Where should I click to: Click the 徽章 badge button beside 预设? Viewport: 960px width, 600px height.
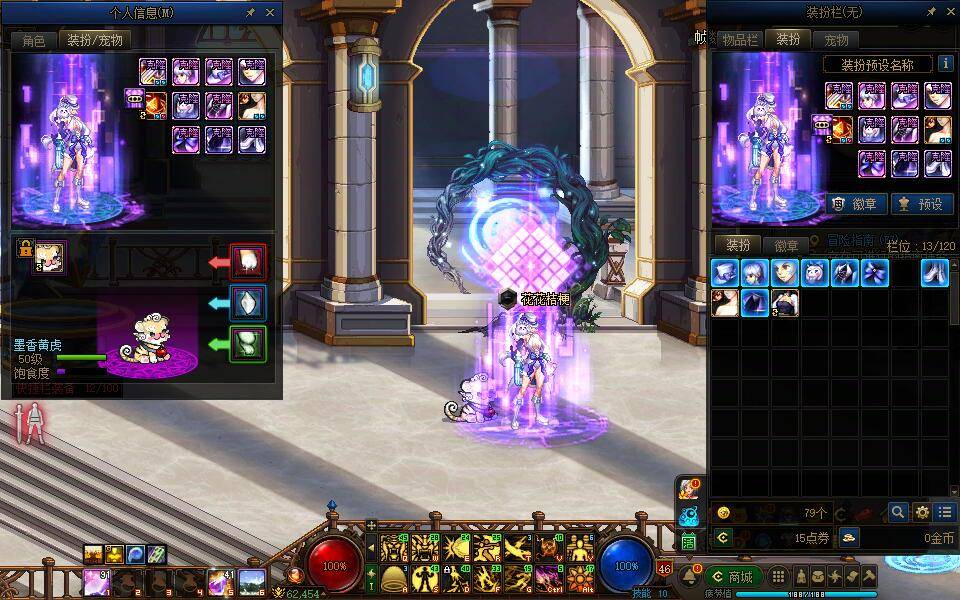pos(857,203)
